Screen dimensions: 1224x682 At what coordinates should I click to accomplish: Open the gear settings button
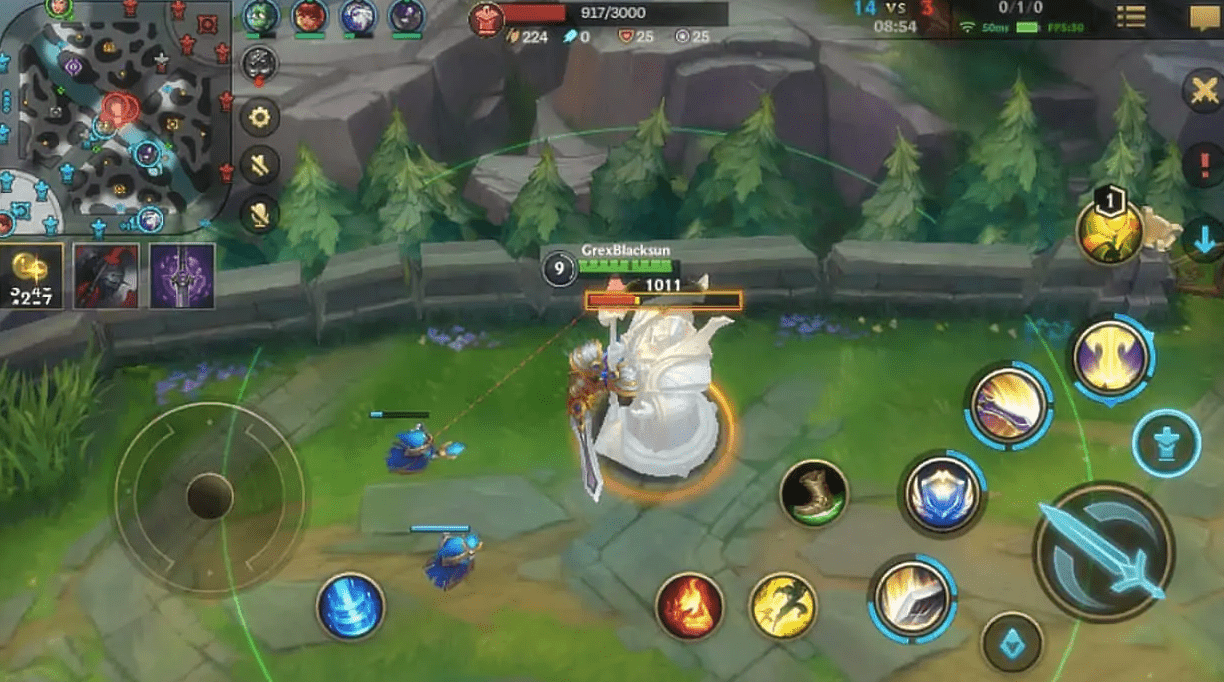(260, 118)
